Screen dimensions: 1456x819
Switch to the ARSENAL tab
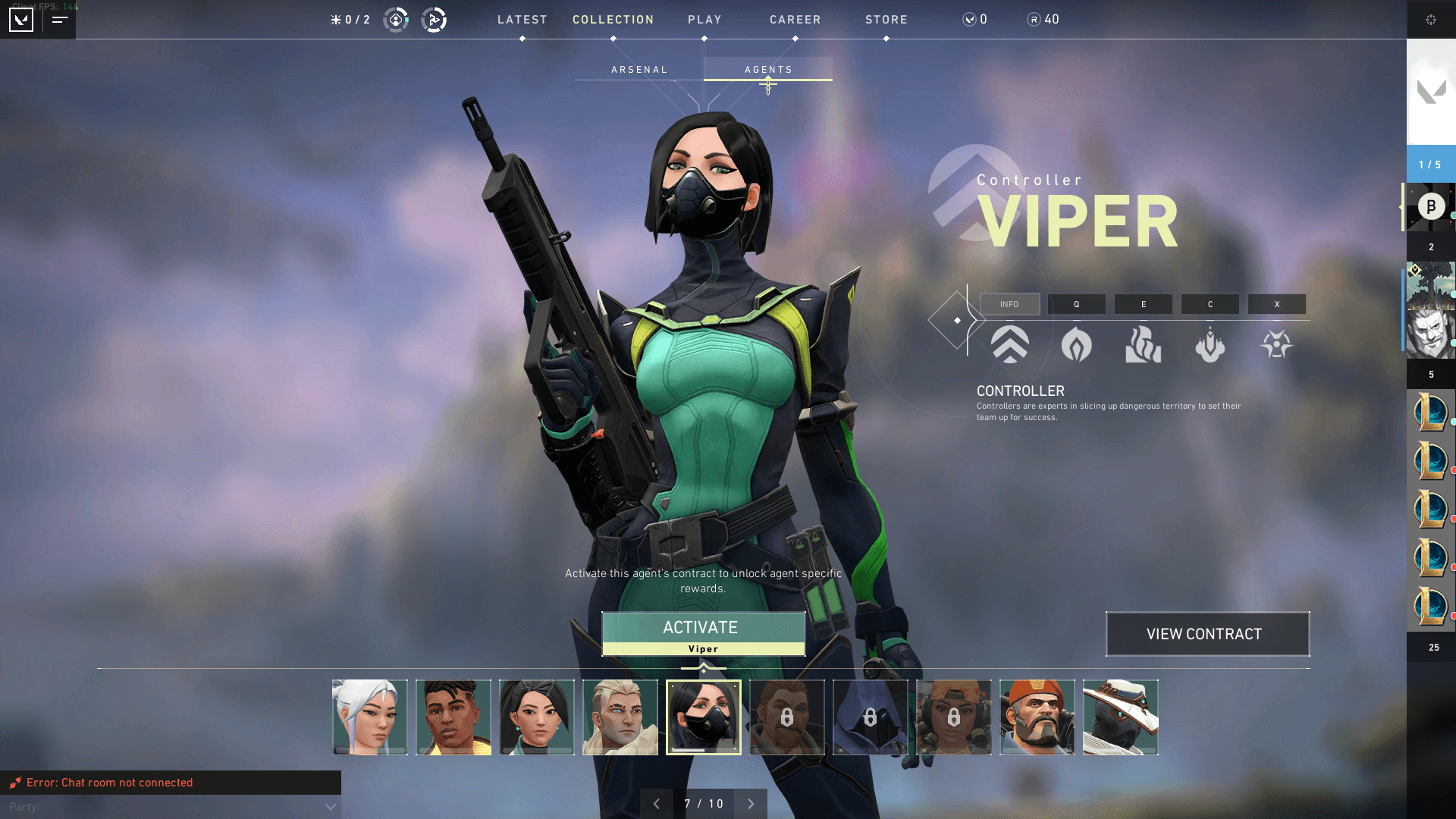click(639, 70)
